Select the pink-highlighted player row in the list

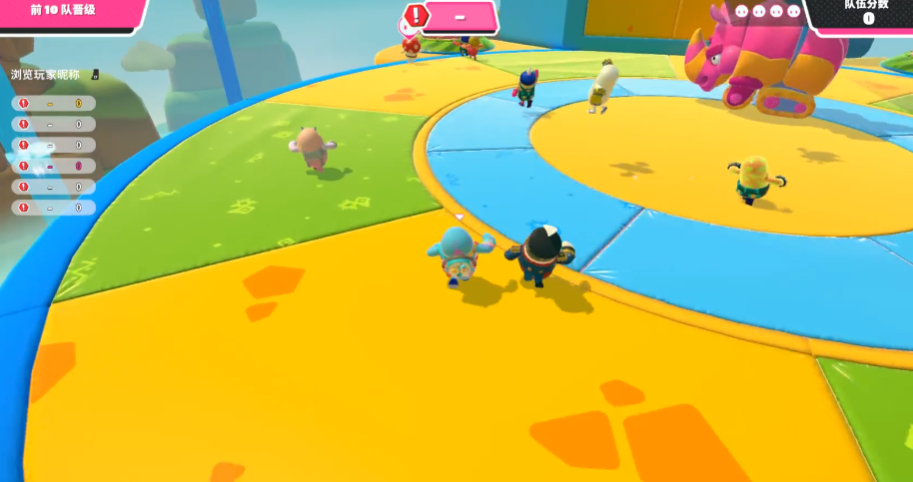(x=55, y=165)
